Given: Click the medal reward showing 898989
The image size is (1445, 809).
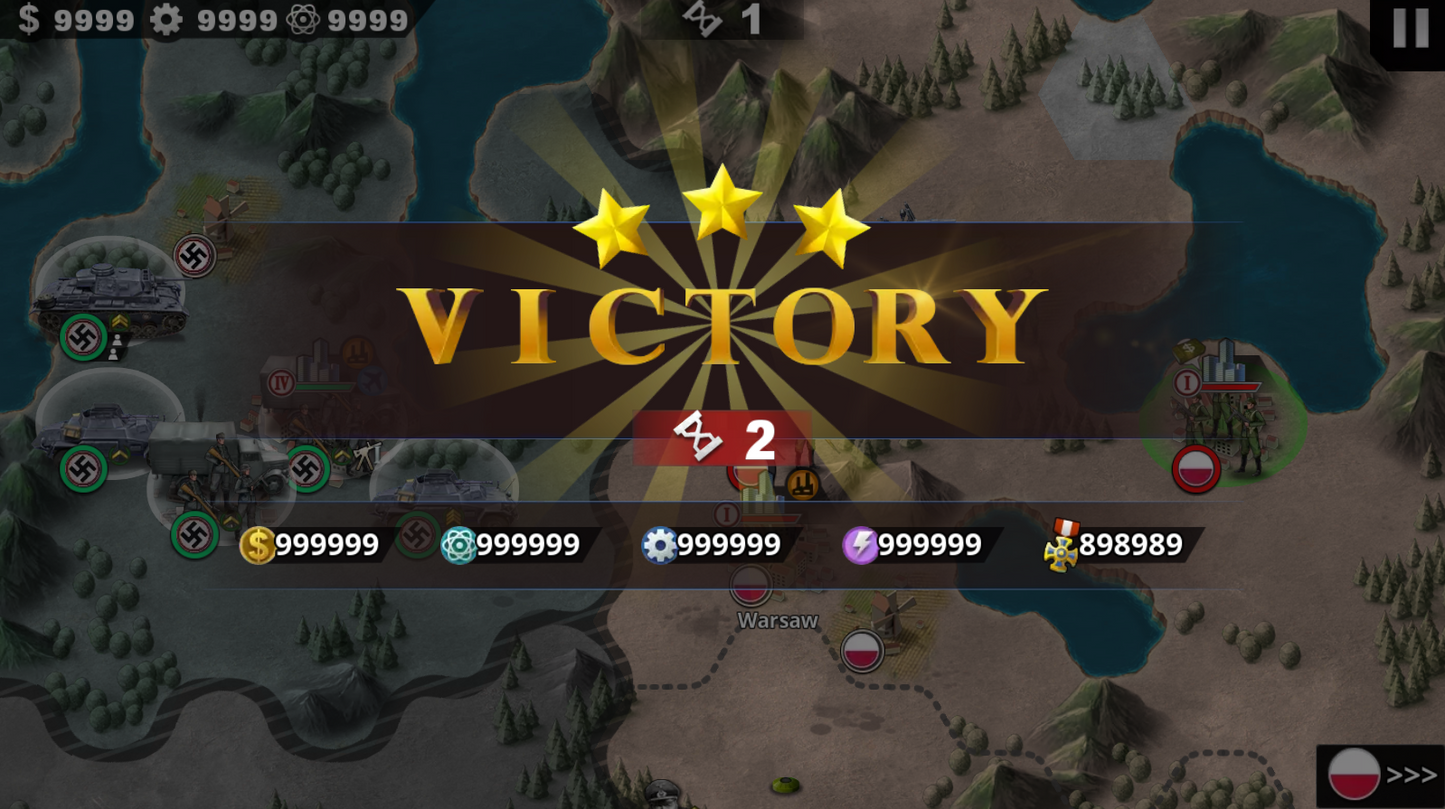Looking at the screenshot, I should (1120, 545).
